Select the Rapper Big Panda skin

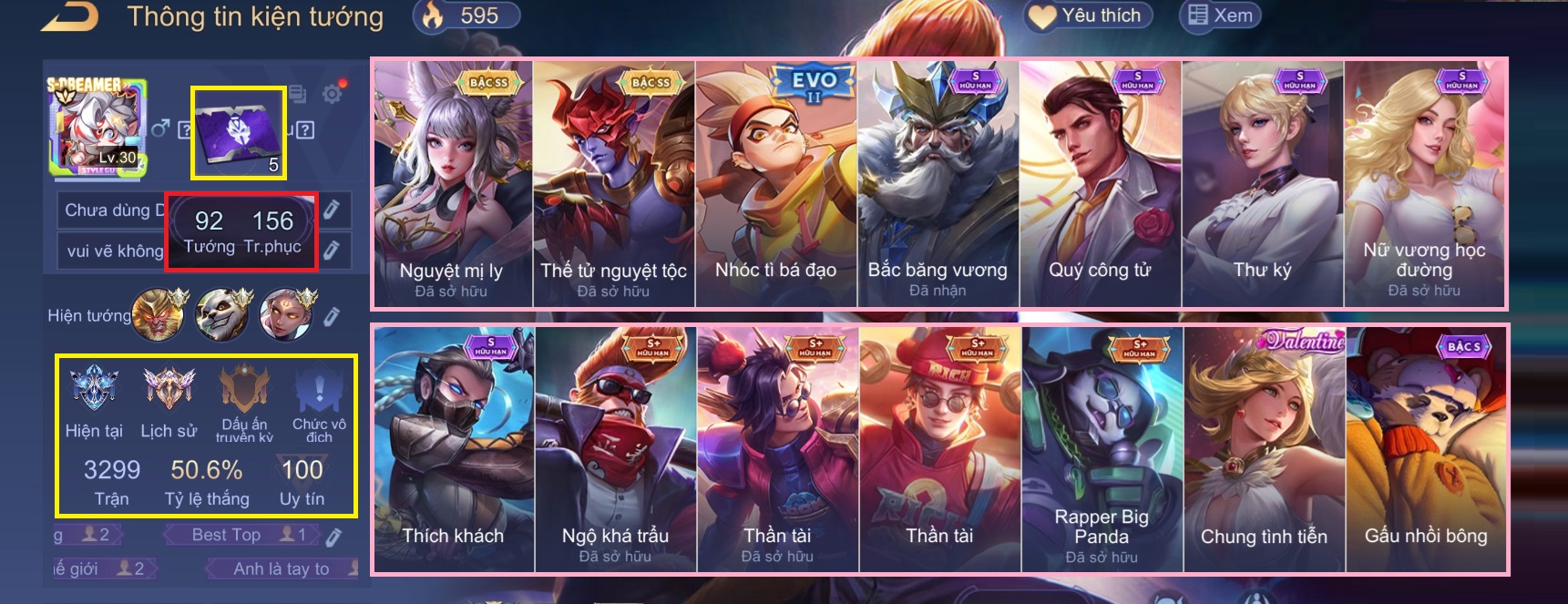point(1102,449)
